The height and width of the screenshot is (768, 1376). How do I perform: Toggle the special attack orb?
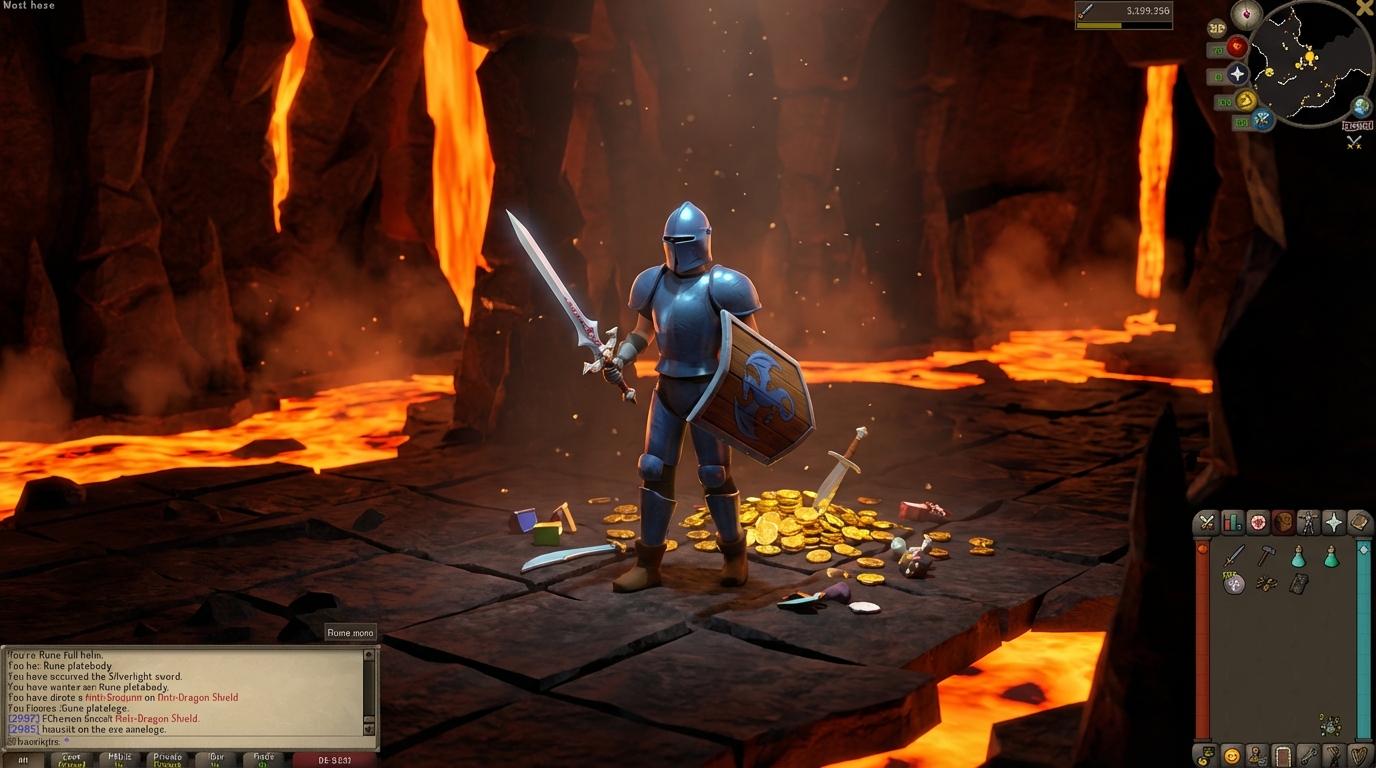(x=1261, y=121)
